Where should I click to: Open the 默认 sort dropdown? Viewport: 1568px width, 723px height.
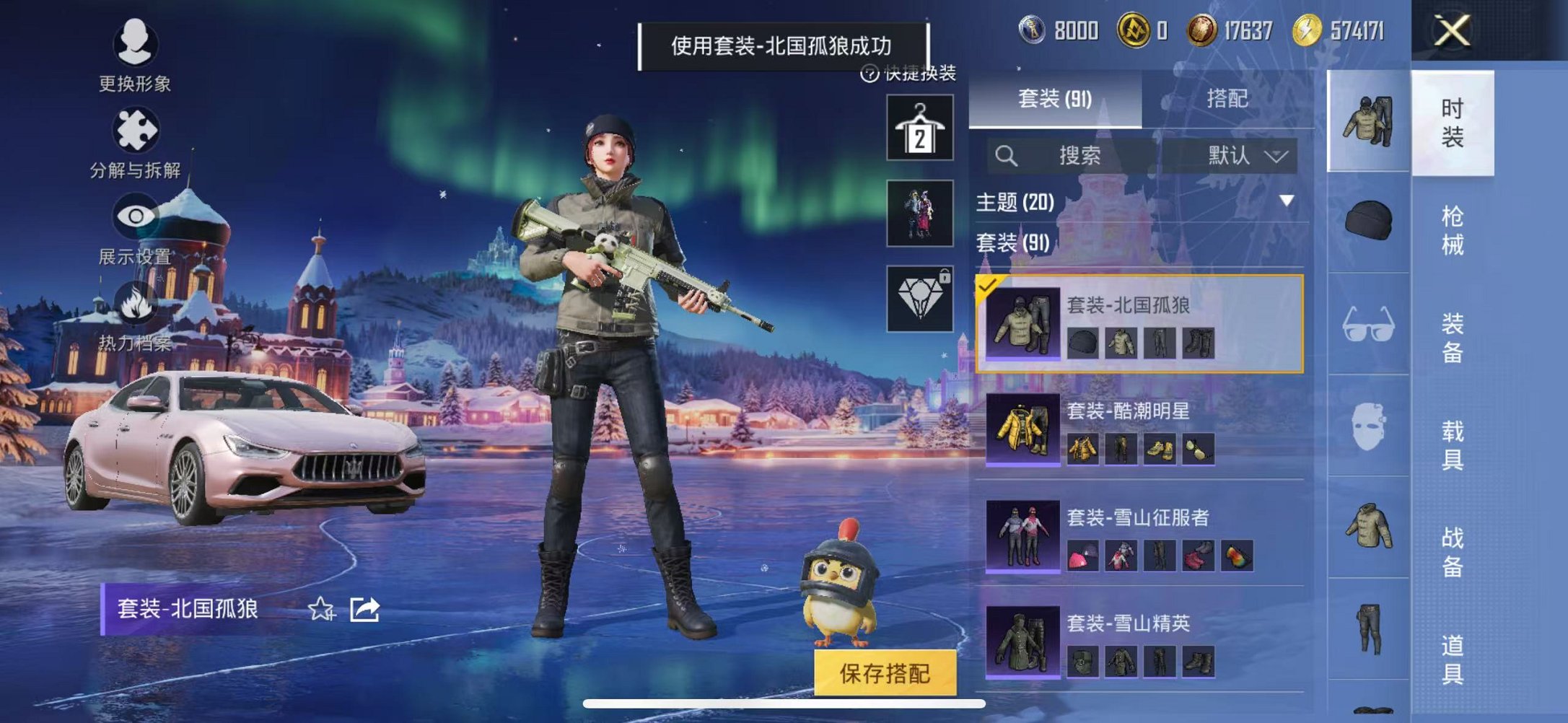(1243, 157)
